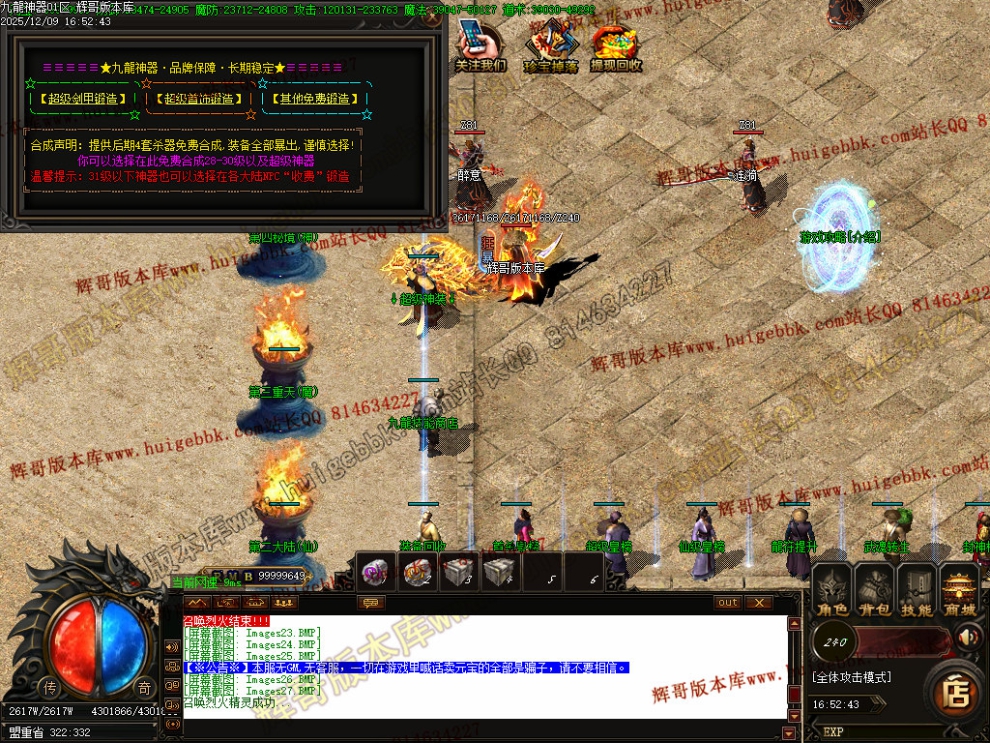Viewport: 990px width, 743px height.
Task: Open the 超级剑甲锻造 forging option
Action: pyautogui.click(x=83, y=99)
